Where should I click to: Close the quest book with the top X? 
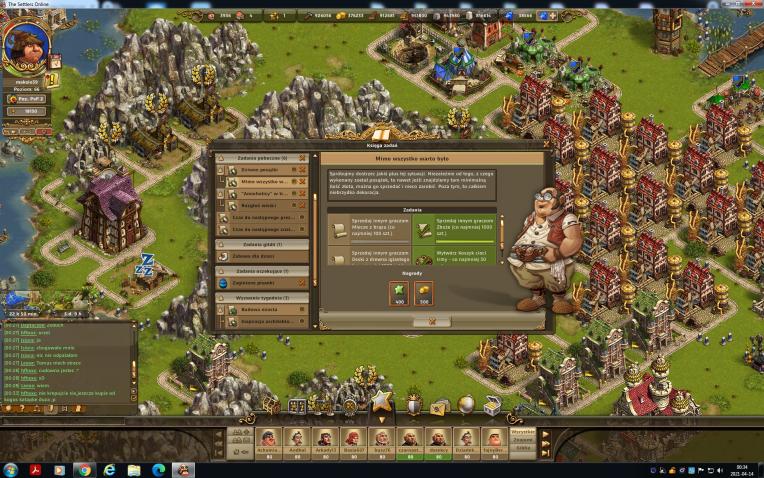coord(548,144)
